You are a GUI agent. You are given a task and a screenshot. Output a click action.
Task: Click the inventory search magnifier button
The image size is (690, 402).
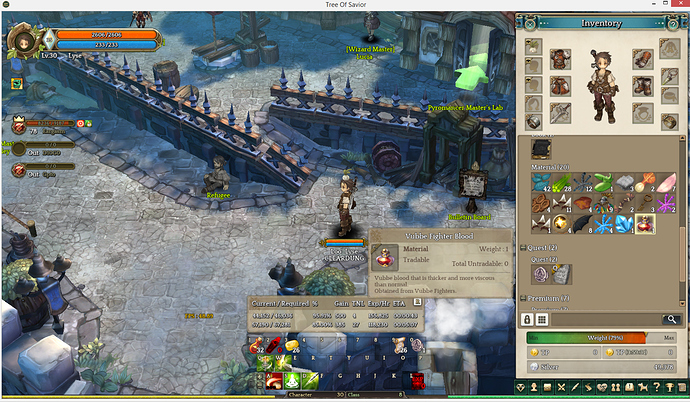tap(672, 318)
